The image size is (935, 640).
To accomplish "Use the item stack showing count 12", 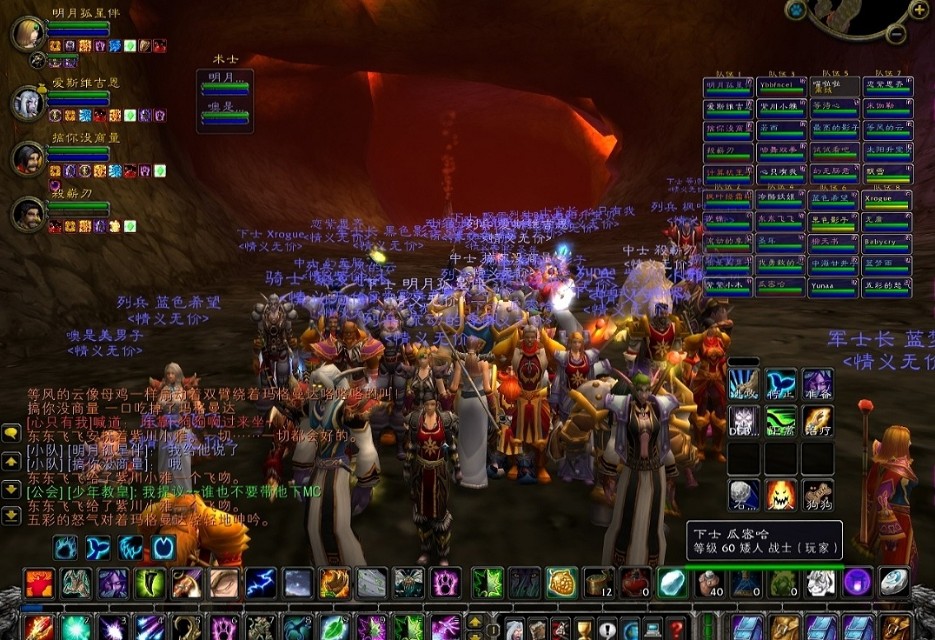I will (598, 583).
